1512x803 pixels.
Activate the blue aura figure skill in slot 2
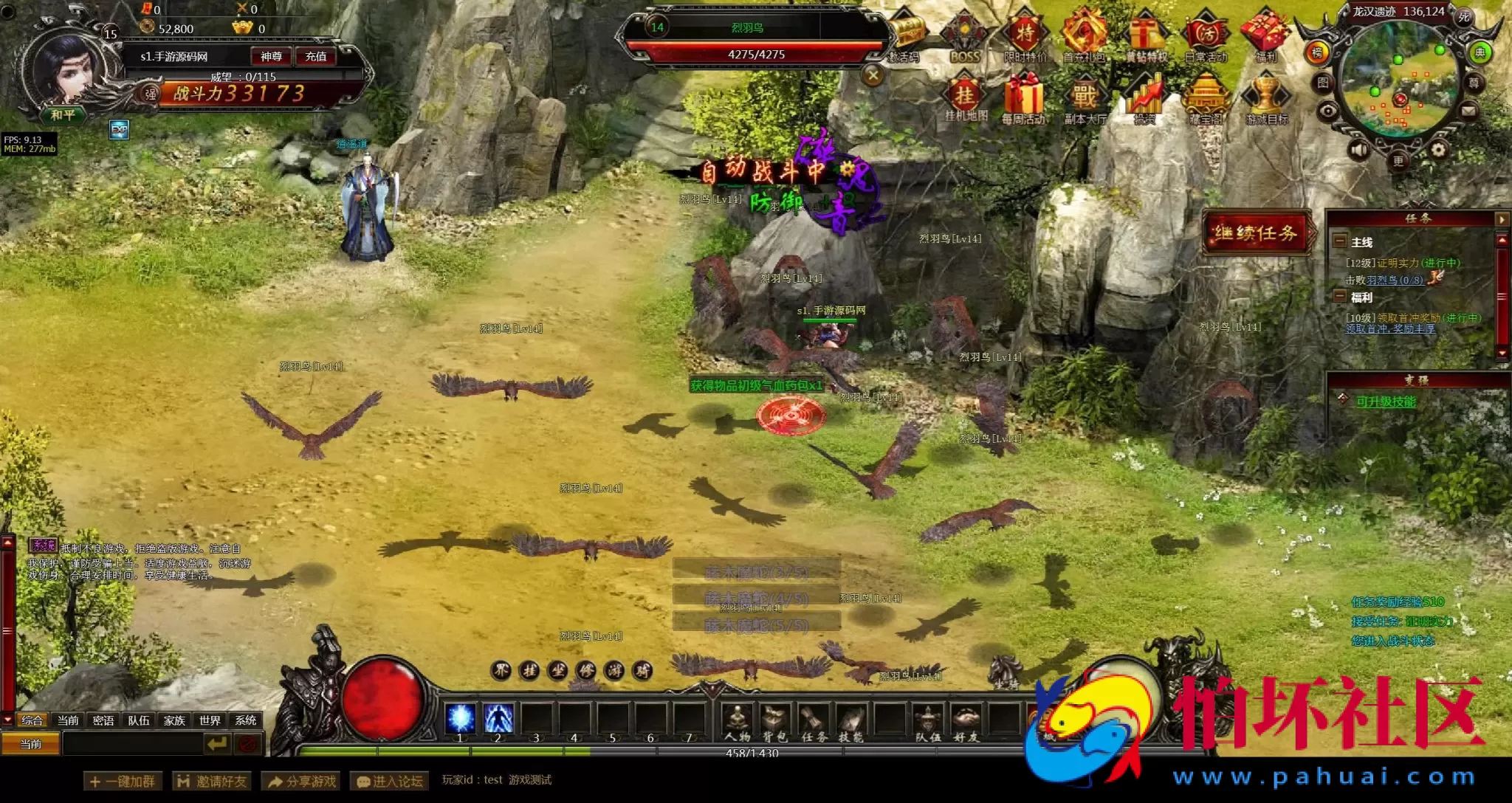point(498,718)
